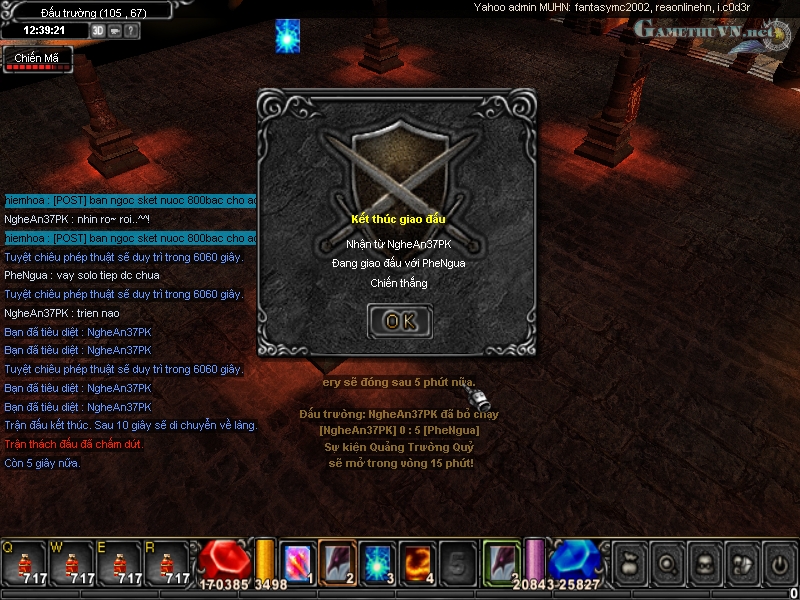Open the inventory bag button
Image resolution: width=800 pixels, height=600 pixels.
629,564
